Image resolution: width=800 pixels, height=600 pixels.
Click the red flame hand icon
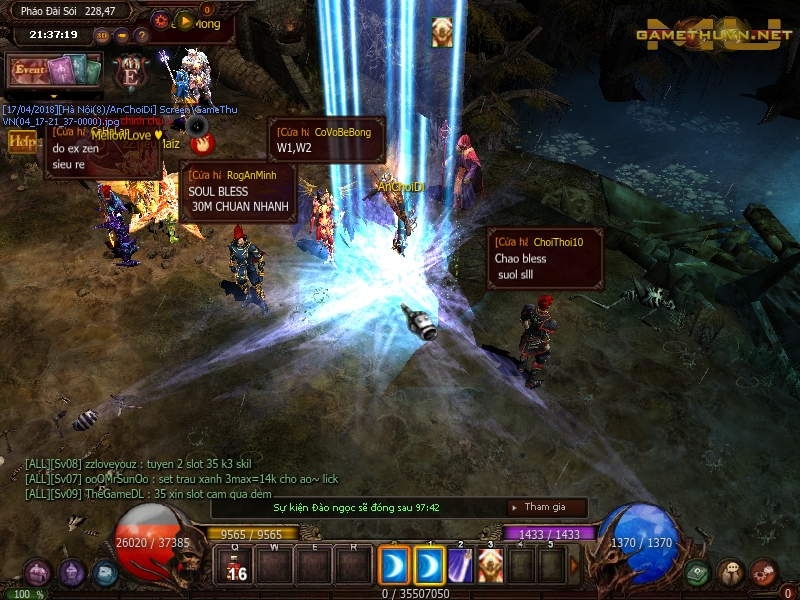[x=204, y=143]
